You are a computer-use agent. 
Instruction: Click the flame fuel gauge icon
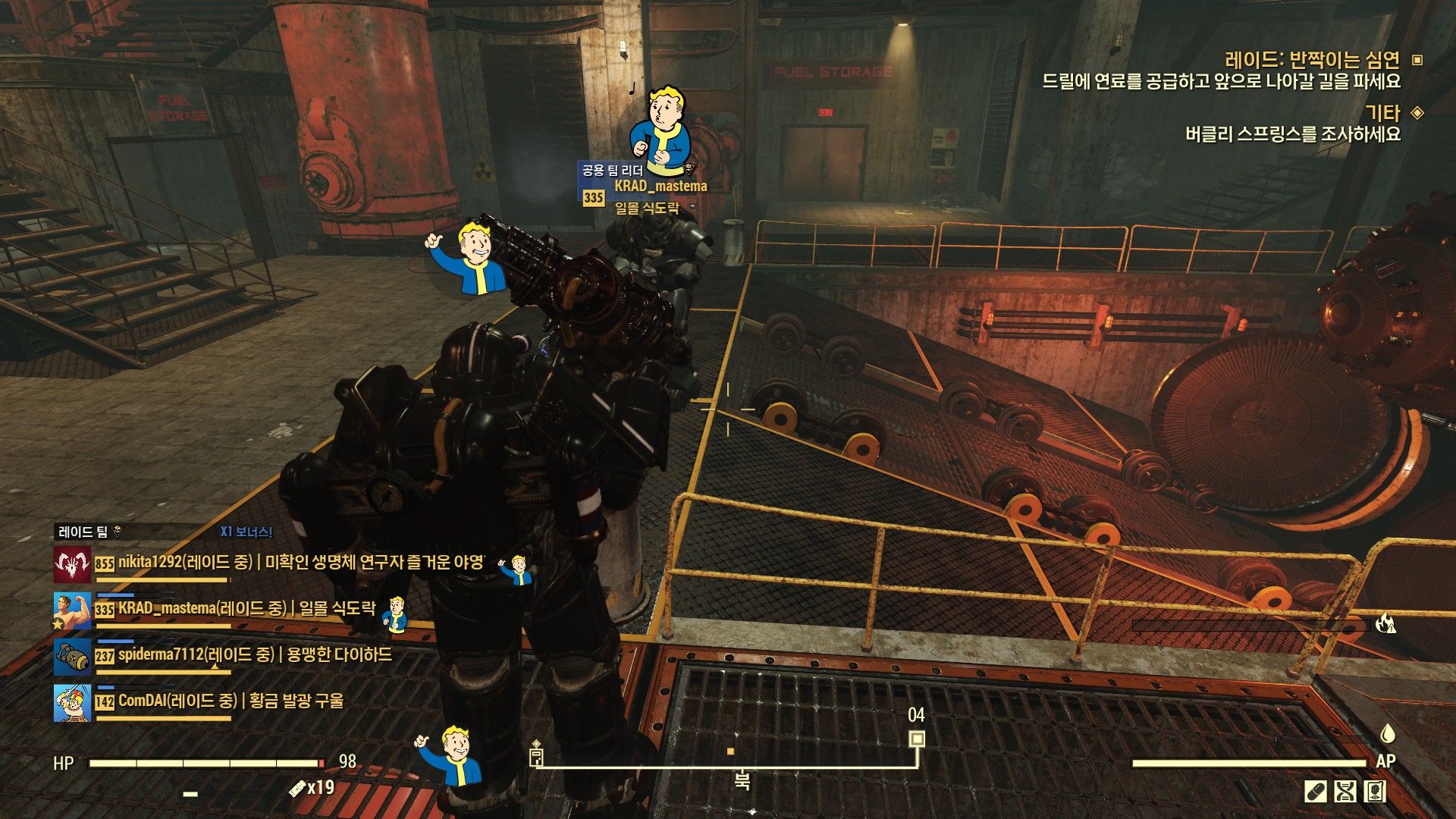pos(1385,624)
